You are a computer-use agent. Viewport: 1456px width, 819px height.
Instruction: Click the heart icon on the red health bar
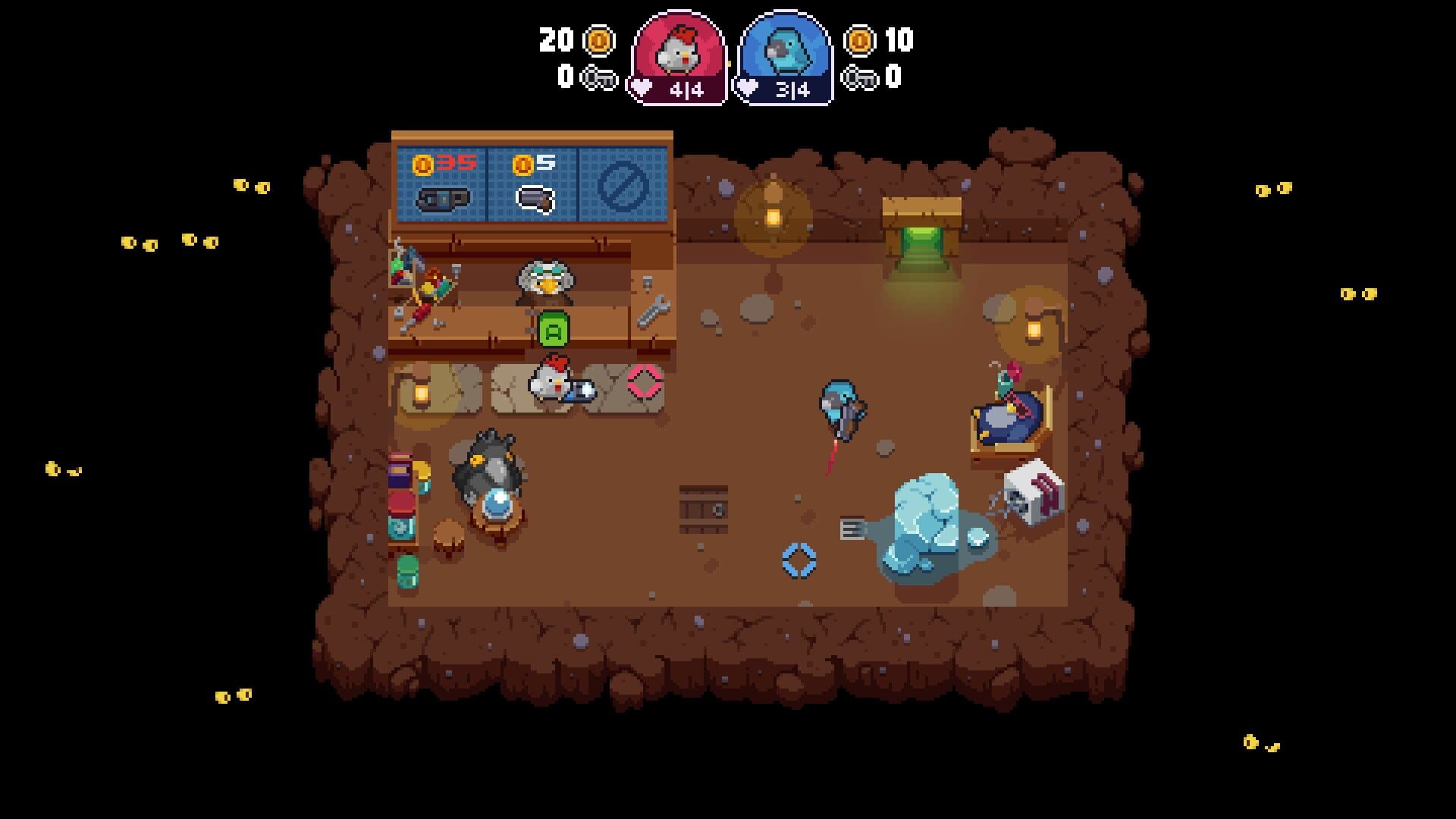coord(641,86)
